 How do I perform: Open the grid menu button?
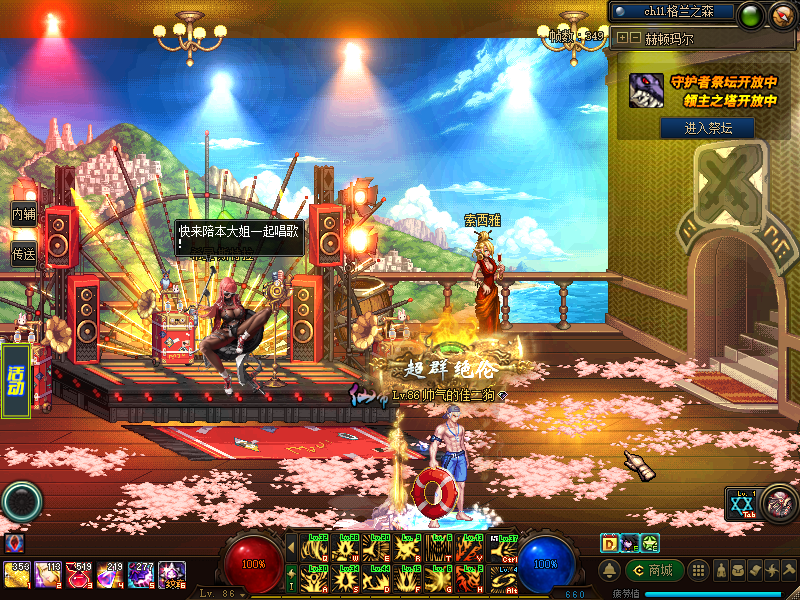pyautogui.click(x=700, y=570)
